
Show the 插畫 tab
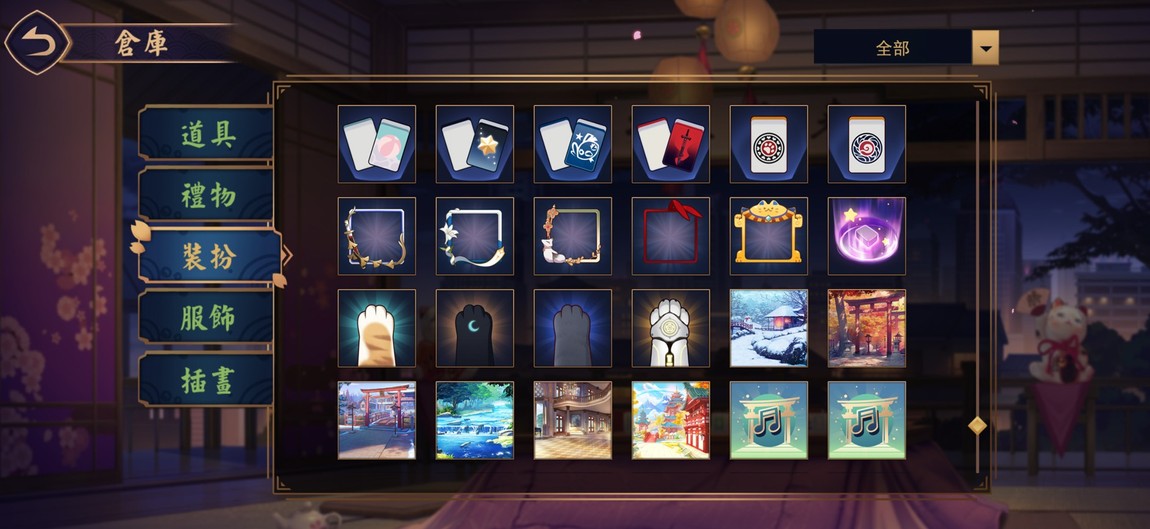[x=207, y=380]
